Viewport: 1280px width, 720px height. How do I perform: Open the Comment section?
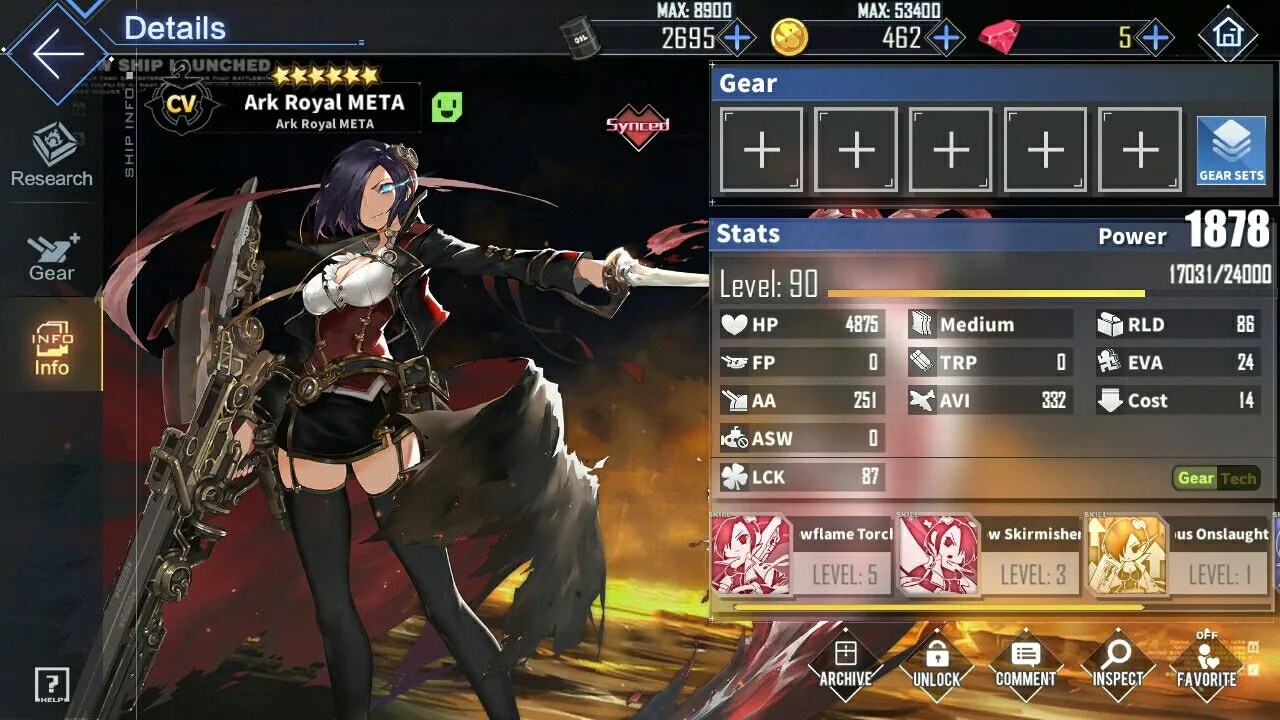(x=1025, y=664)
